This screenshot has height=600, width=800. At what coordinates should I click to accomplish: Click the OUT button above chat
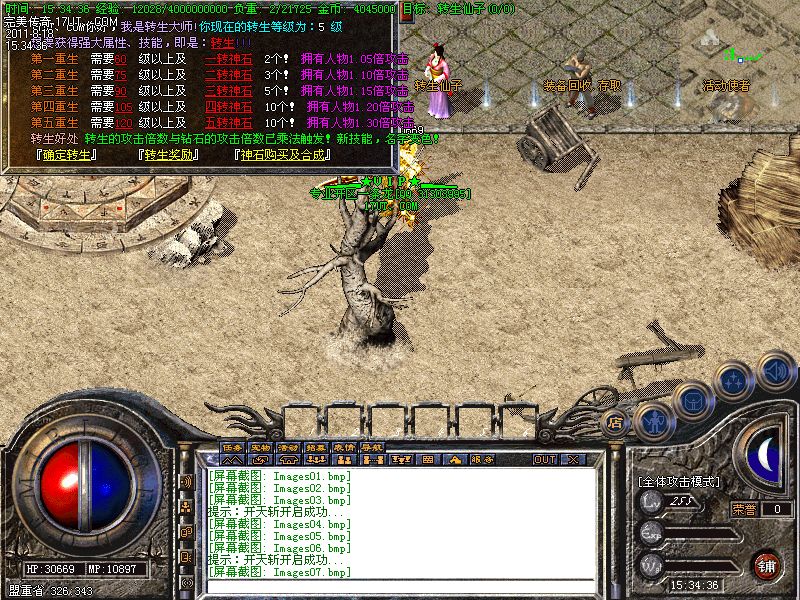[x=545, y=459]
